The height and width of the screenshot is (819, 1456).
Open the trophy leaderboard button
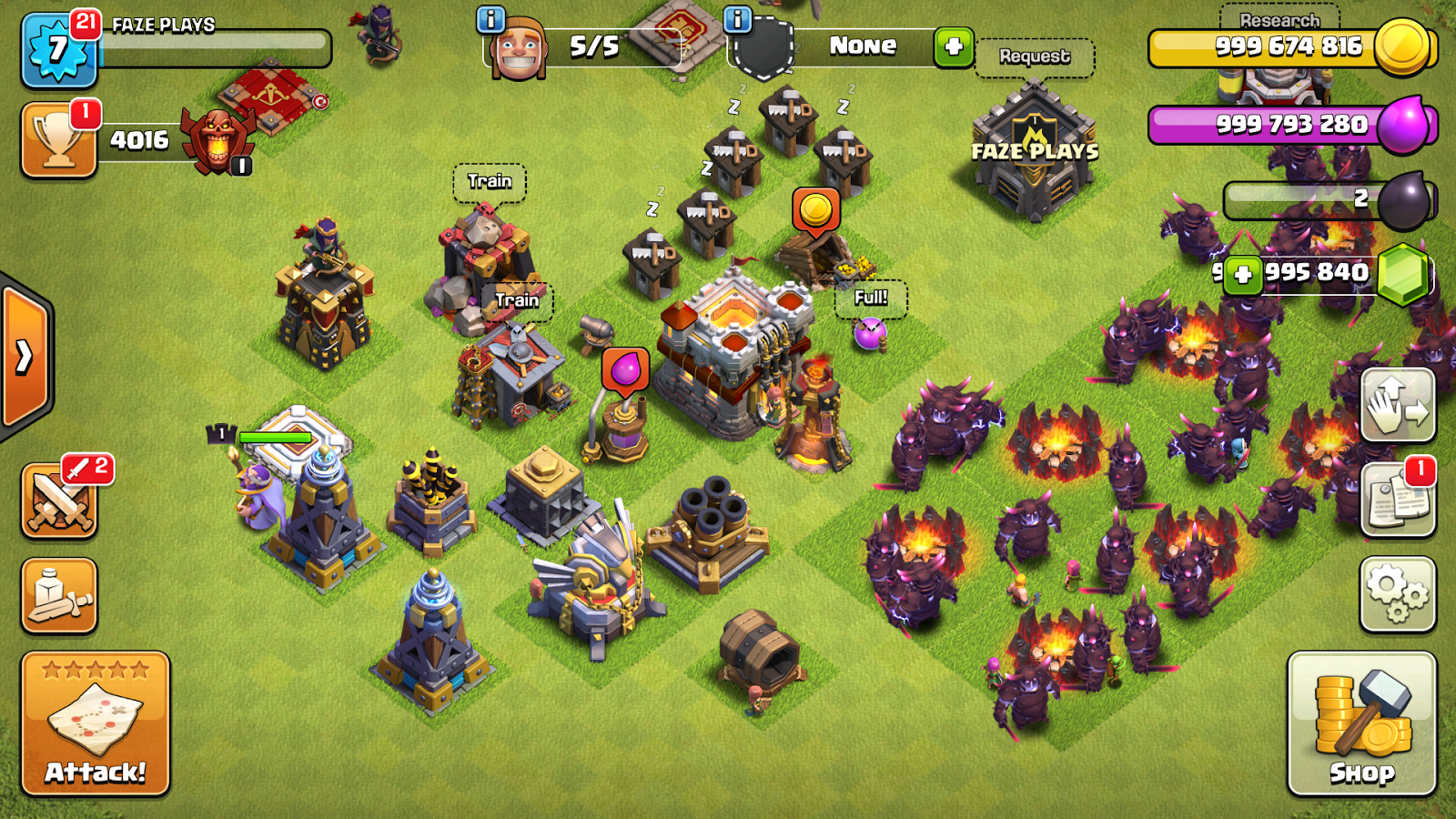59,140
